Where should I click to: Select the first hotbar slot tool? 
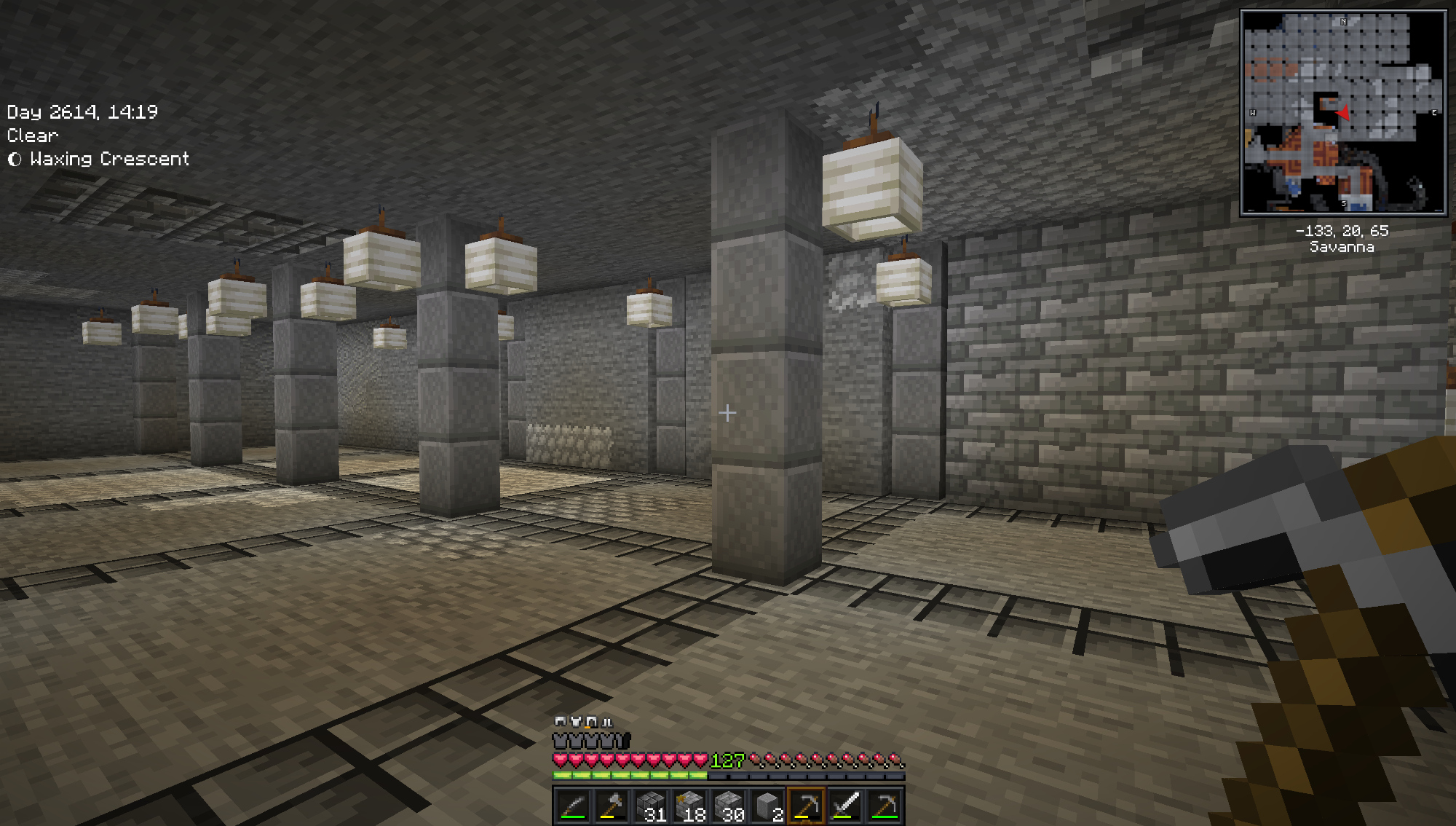point(572,806)
